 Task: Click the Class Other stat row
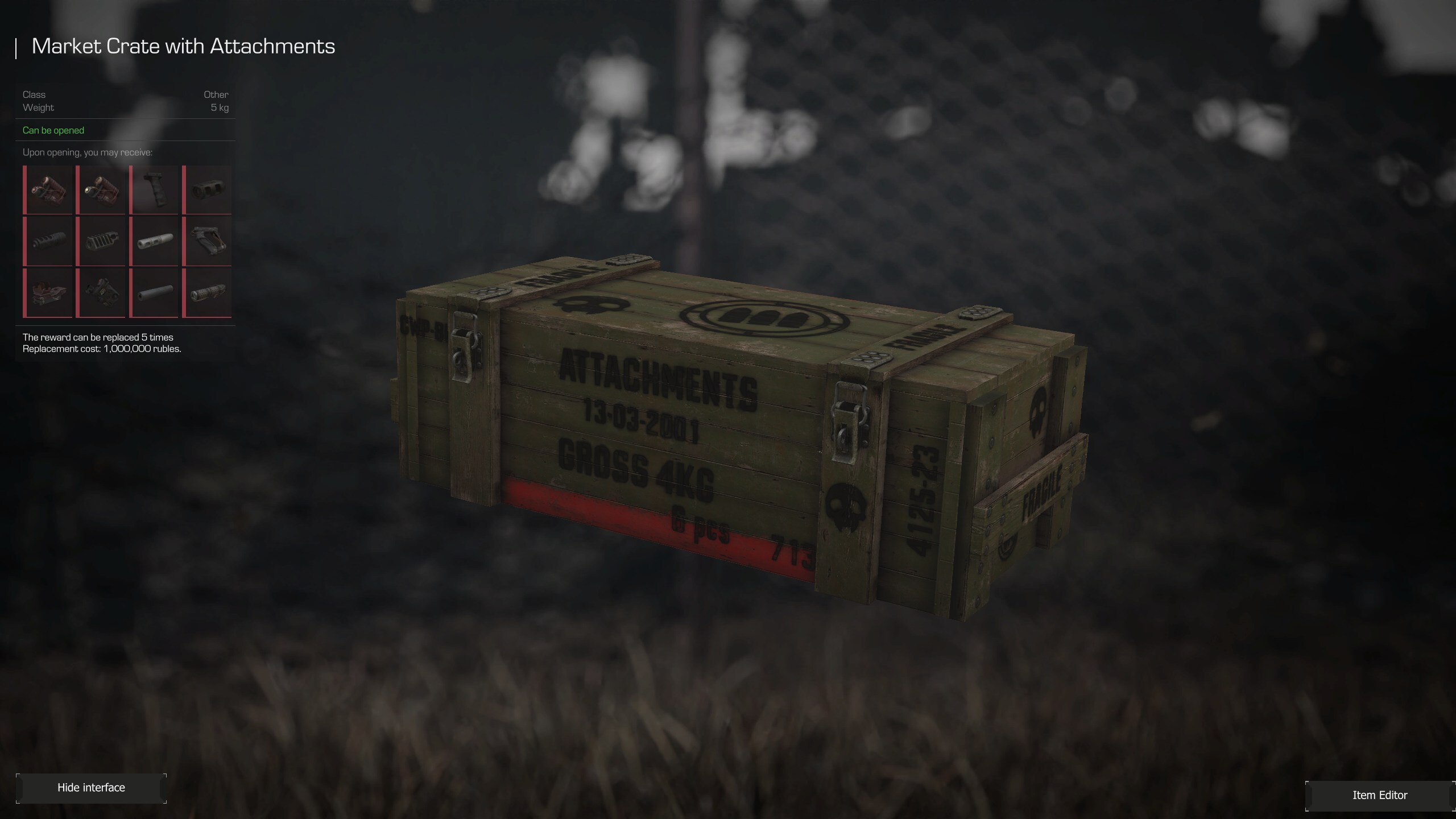(x=125, y=94)
